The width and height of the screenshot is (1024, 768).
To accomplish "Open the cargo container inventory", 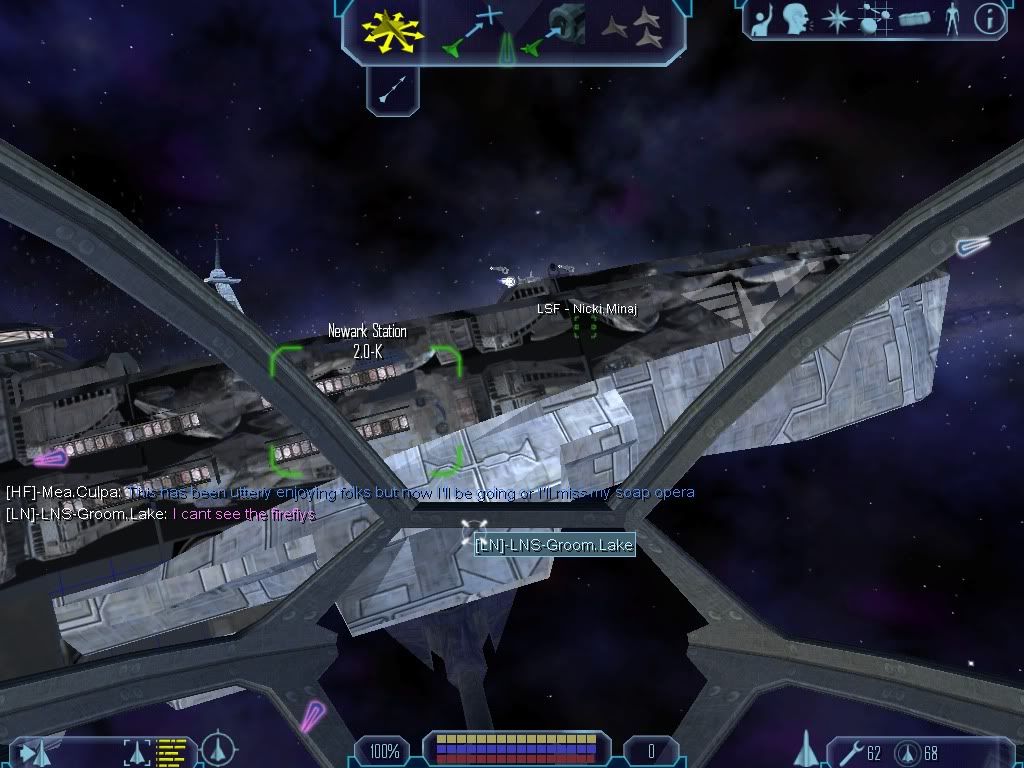I will (x=914, y=19).
